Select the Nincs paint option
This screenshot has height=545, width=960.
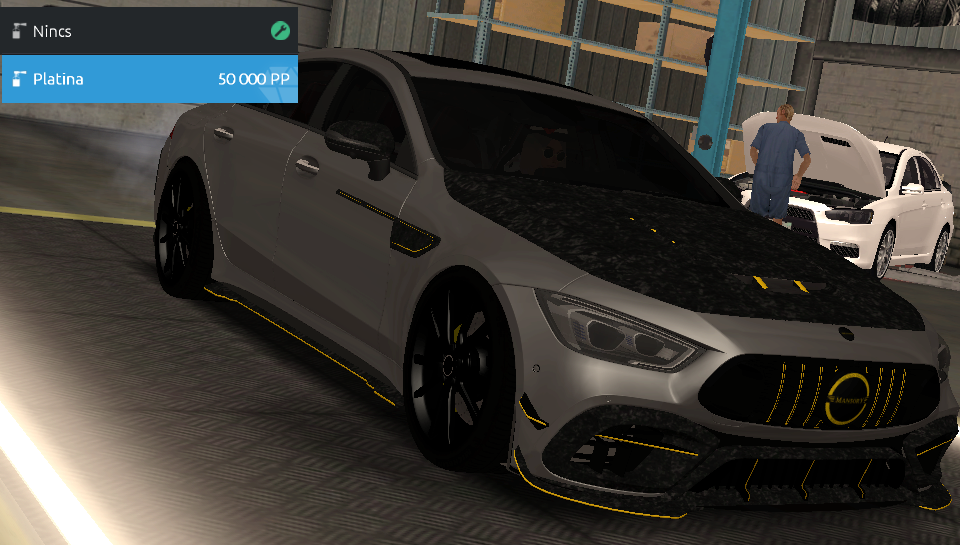(149, 31)
